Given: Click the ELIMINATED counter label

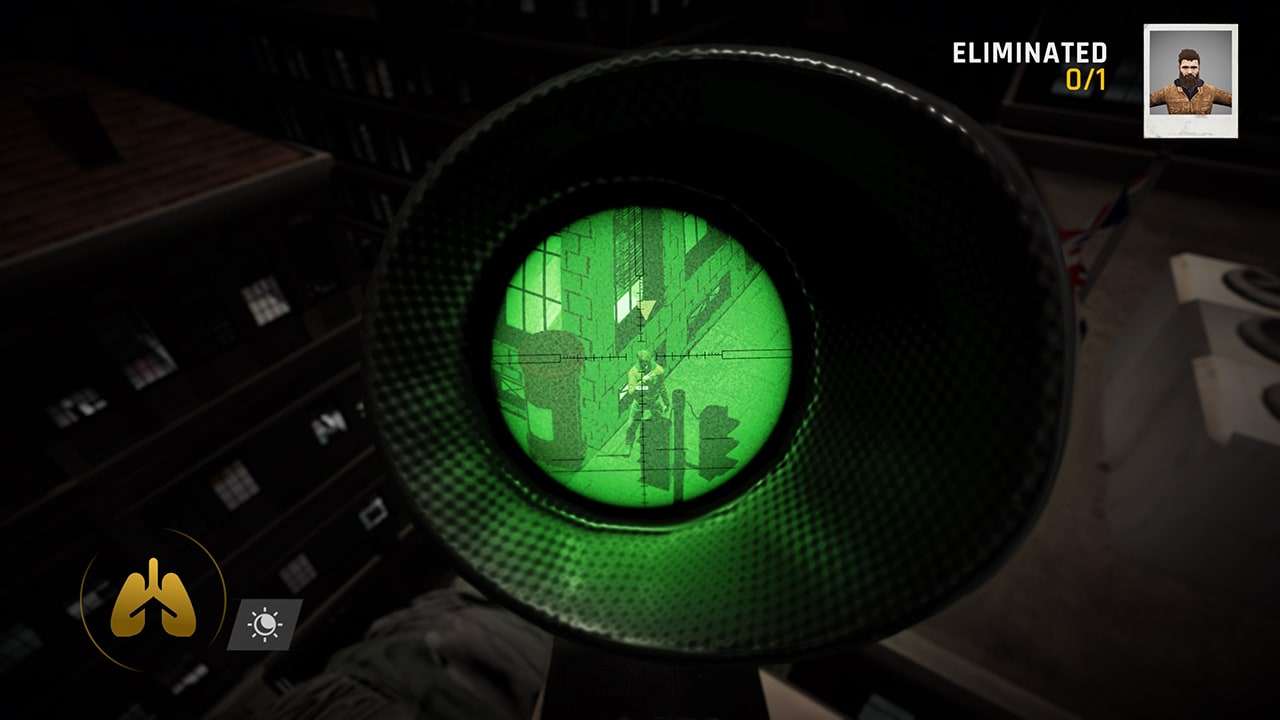Looking at the screenshot, I should pos(1030,53).
